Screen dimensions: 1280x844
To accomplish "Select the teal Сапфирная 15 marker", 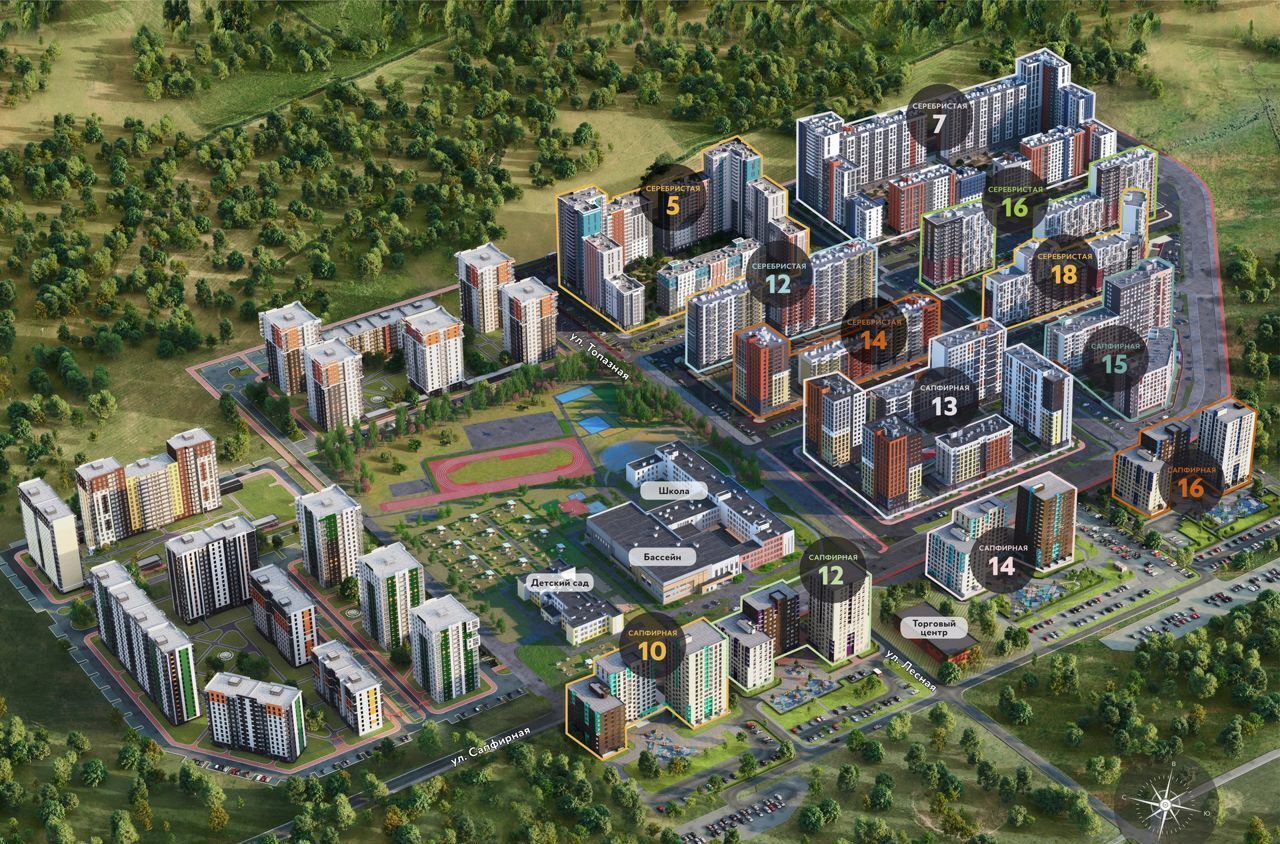I will 1114,357.
